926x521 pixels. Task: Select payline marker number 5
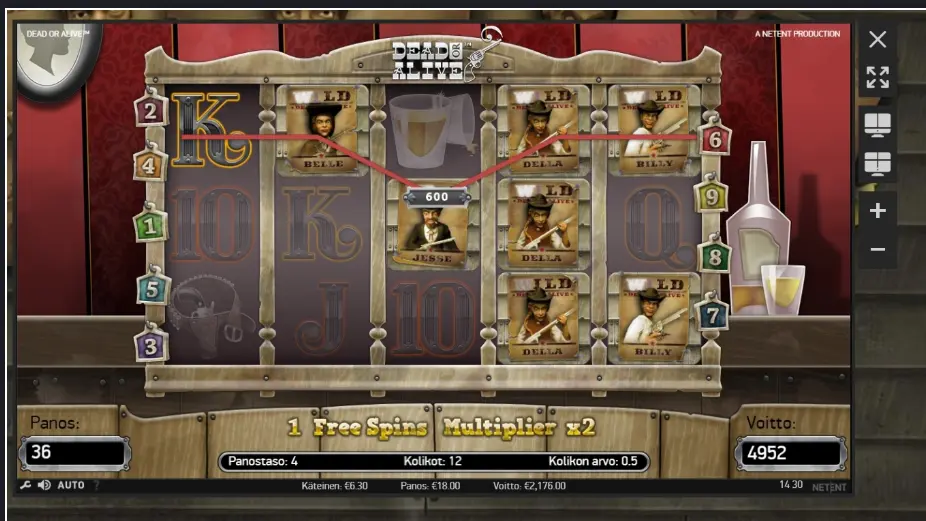(x=152, y=289)
